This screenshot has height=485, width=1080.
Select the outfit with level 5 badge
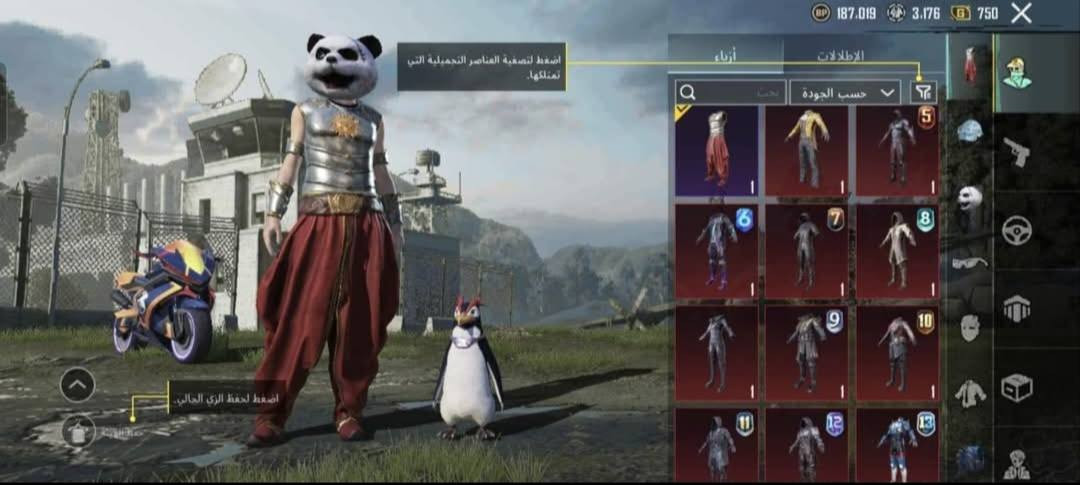click(x=897, y=151)
